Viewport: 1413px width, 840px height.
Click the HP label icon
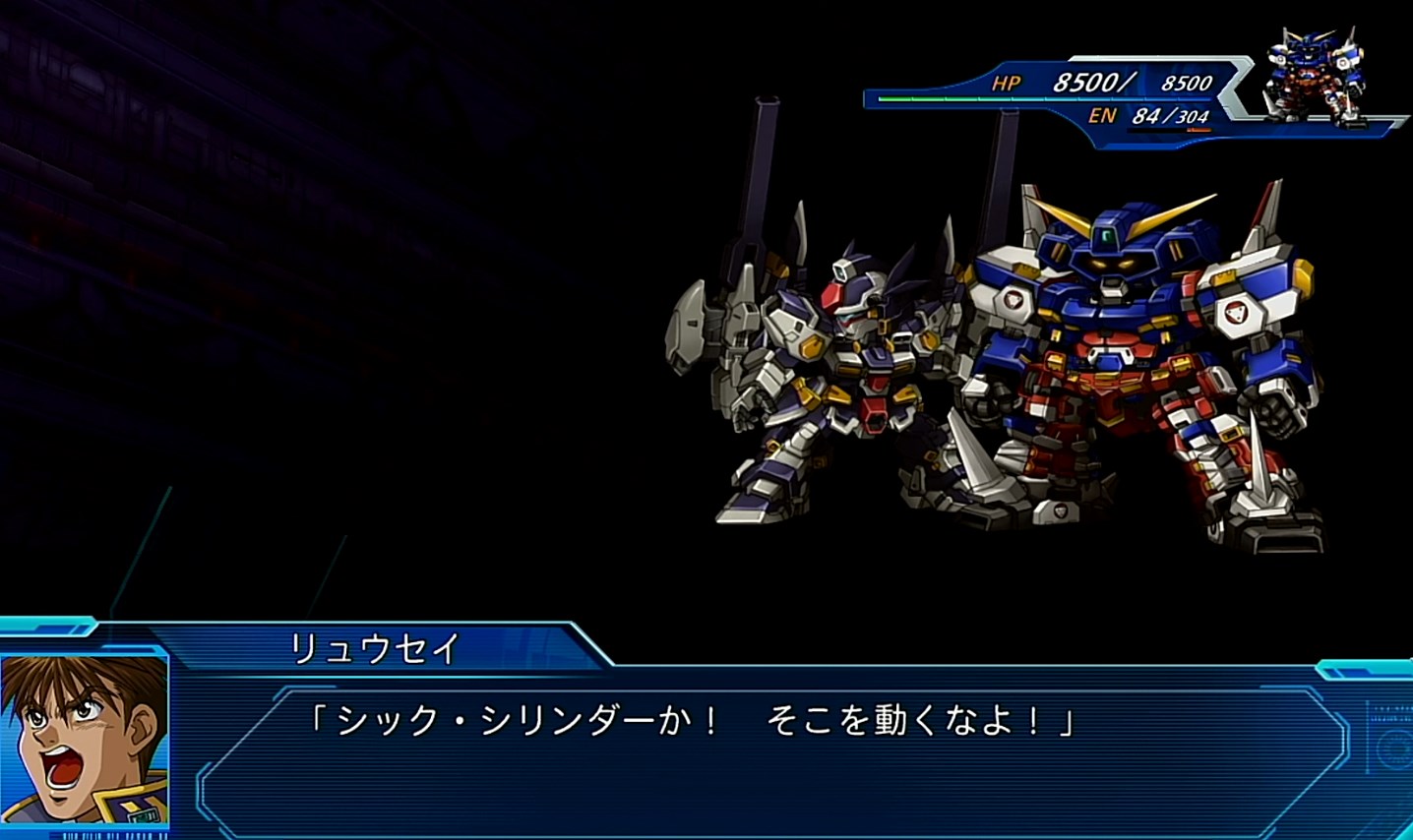(x=1006, y=83)
